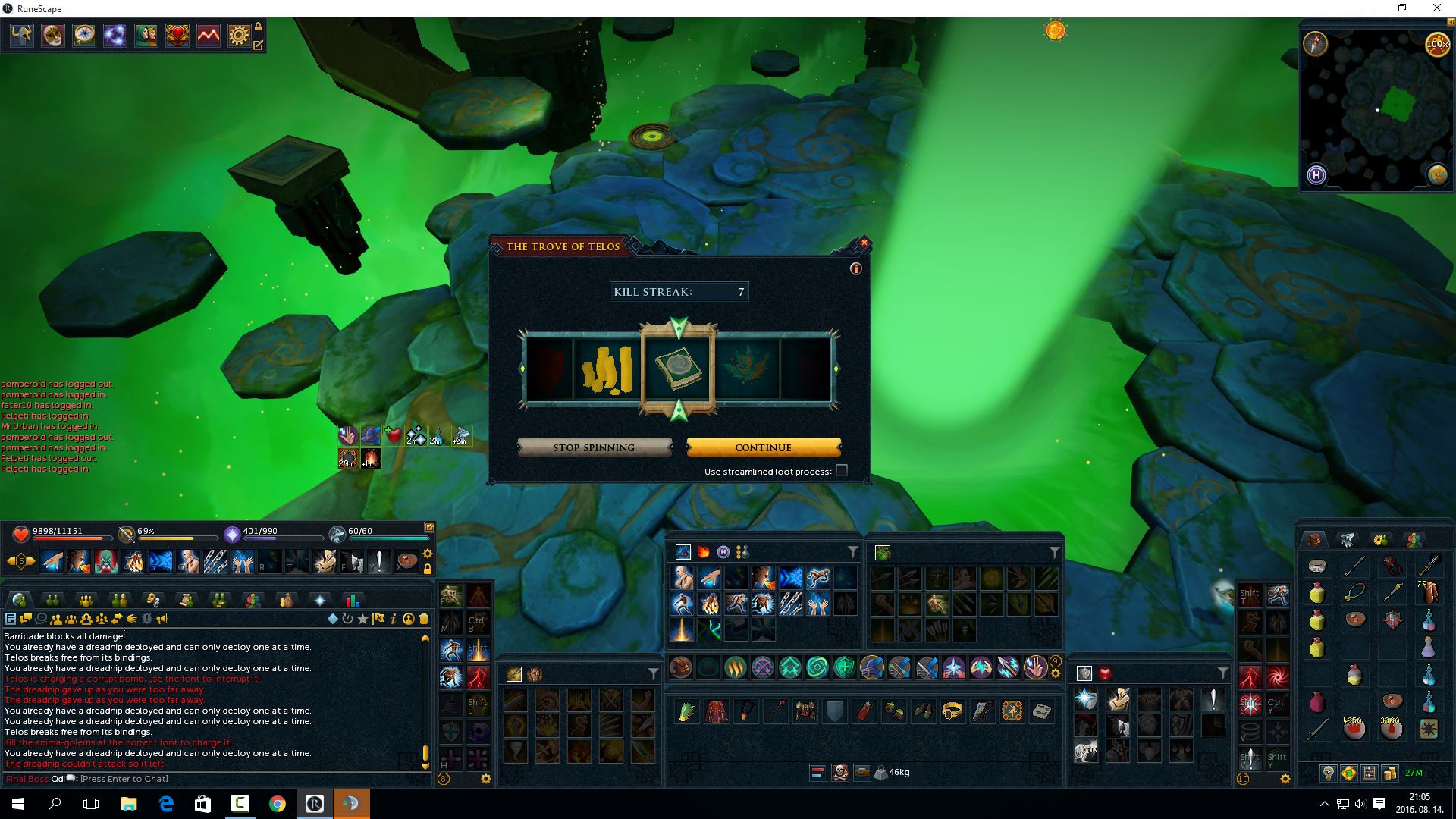Open the world map globe icon

(x=1437, y=175)
